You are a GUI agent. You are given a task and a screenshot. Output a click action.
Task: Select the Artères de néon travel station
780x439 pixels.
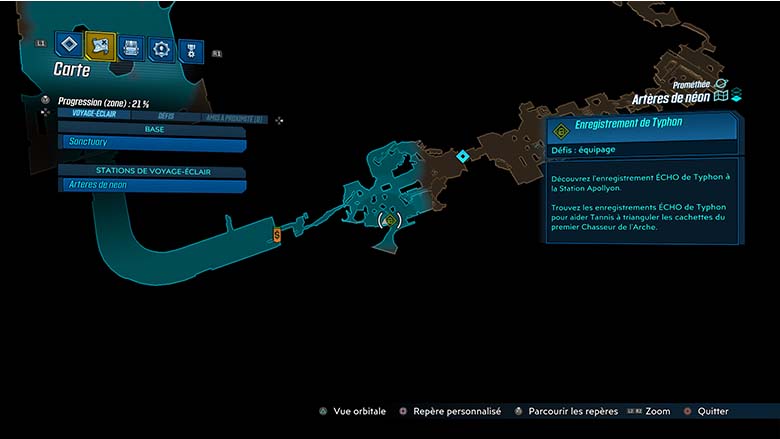[151, 184]
